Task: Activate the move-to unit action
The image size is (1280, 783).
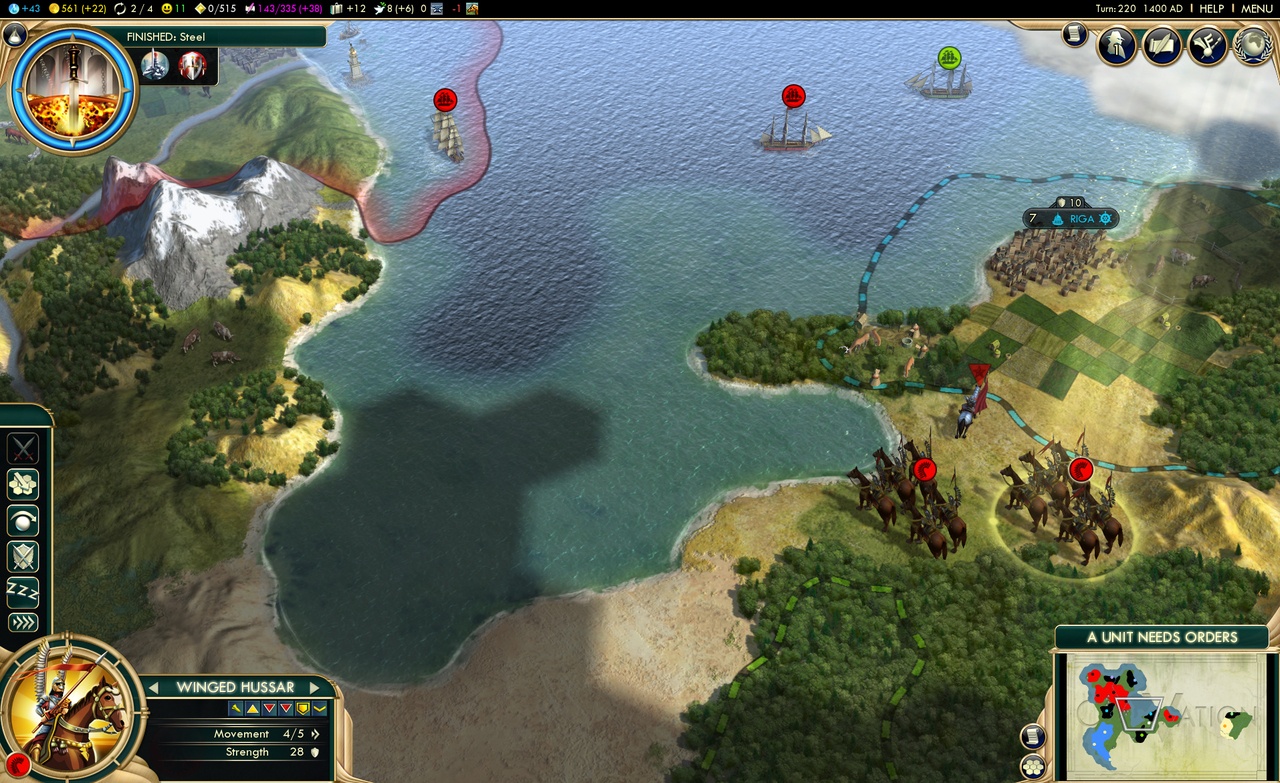Action: click(23, 520)
